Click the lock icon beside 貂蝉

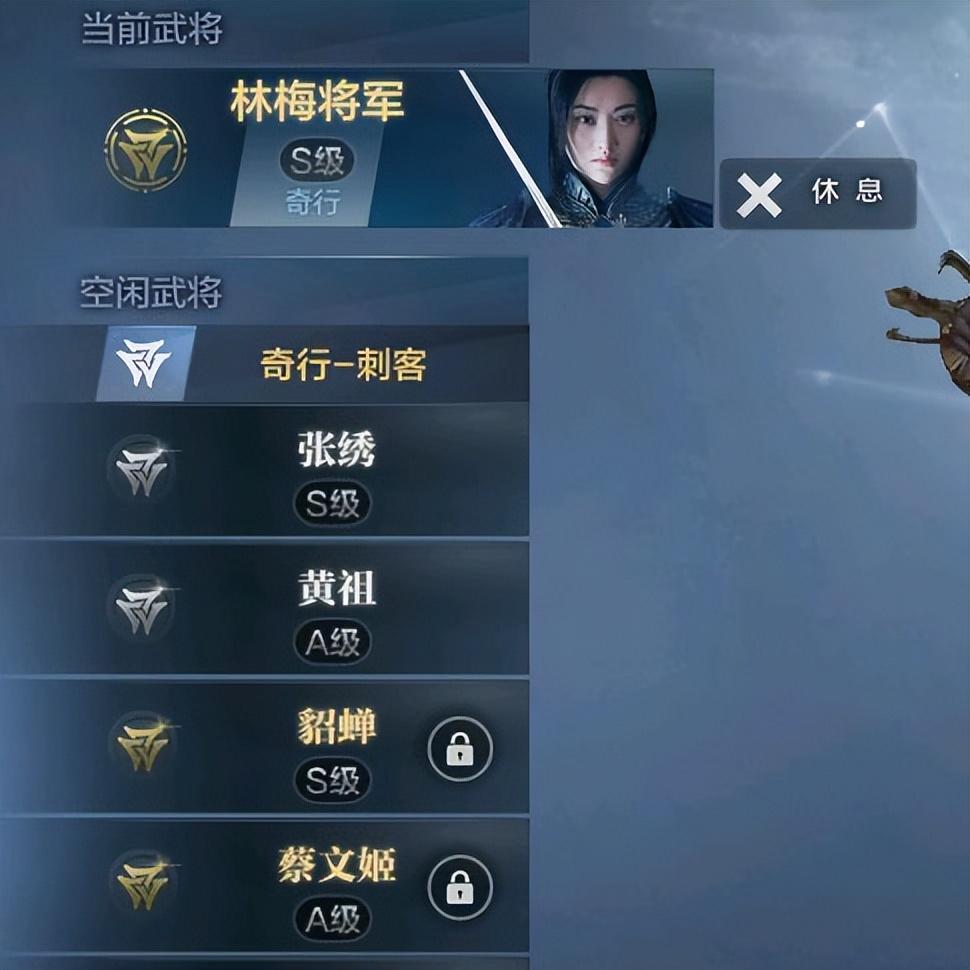tap(460, 749)
